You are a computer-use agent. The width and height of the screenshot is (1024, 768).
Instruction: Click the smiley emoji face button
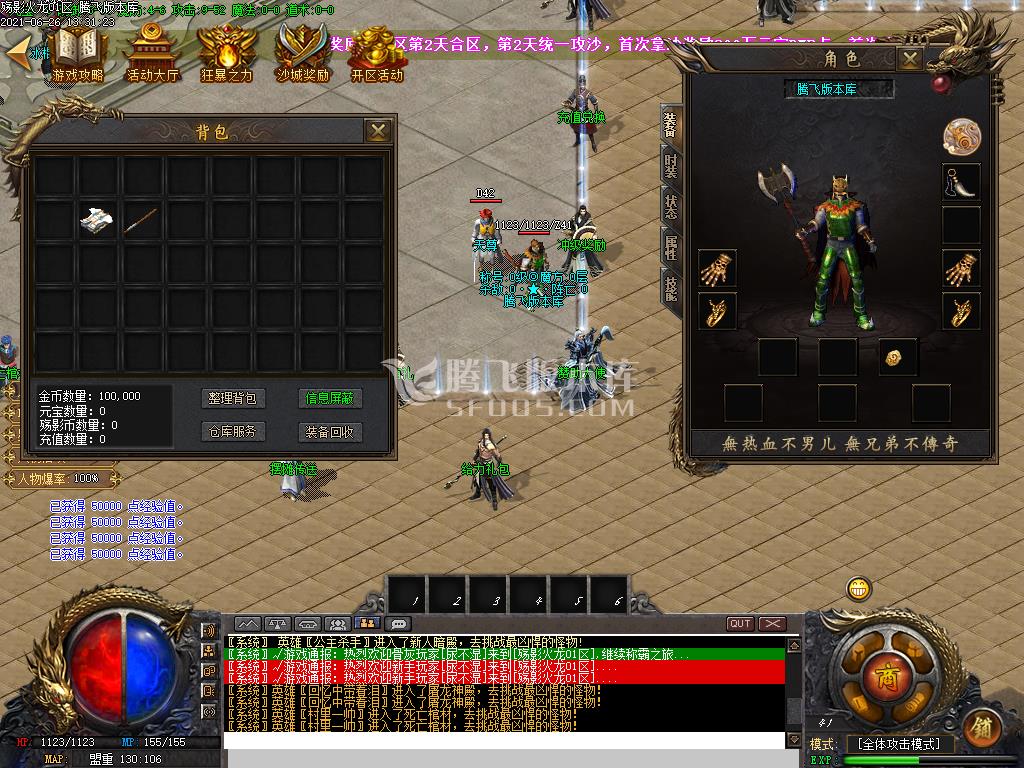858,589
